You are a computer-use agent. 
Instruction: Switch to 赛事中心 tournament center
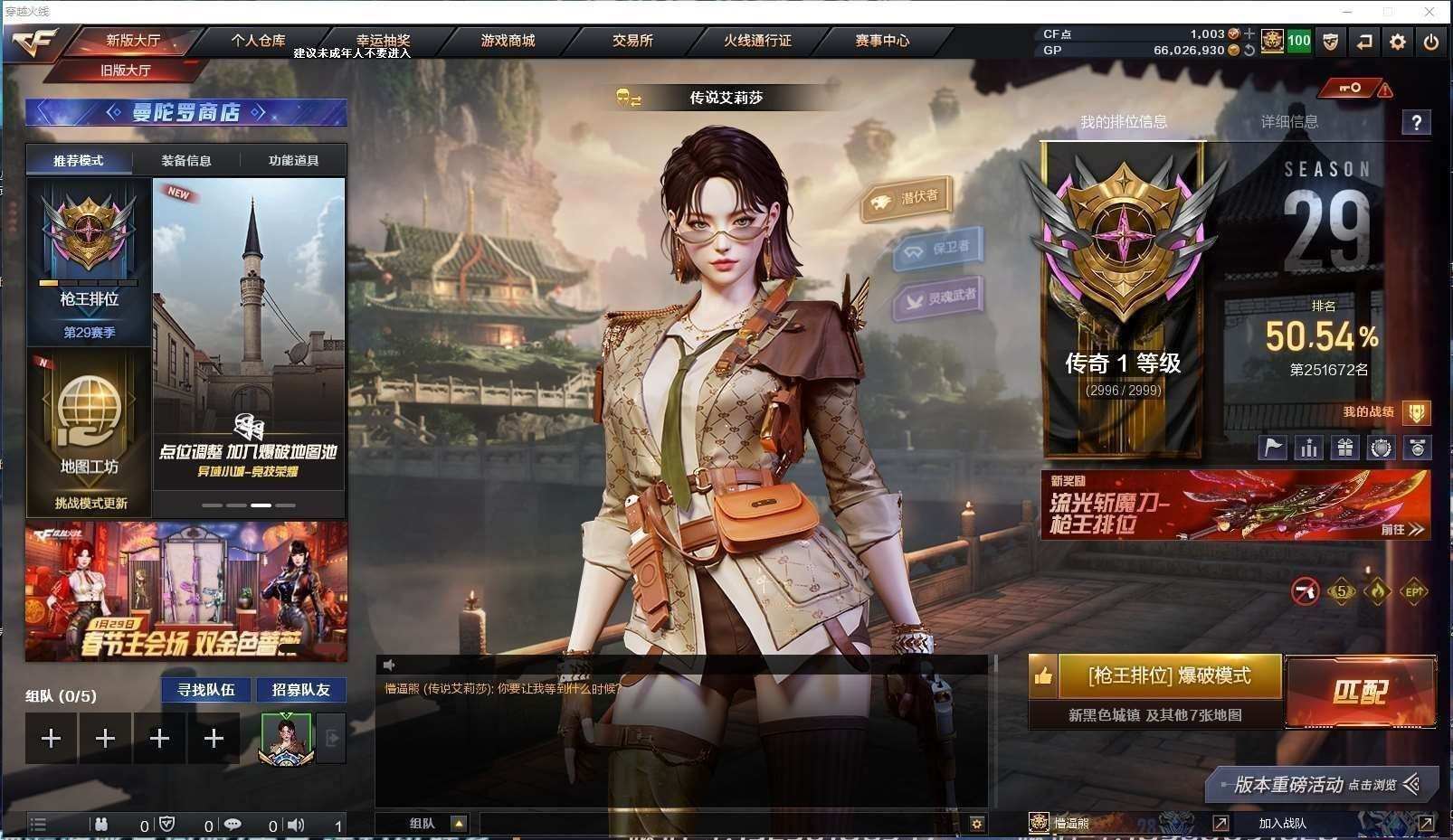point(882,41)
